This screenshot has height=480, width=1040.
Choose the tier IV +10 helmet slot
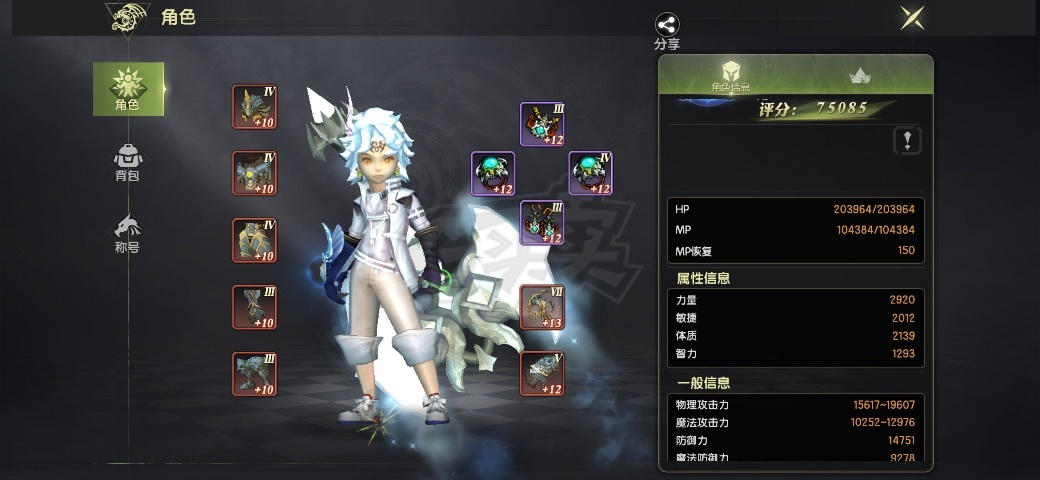click(254, 107)
